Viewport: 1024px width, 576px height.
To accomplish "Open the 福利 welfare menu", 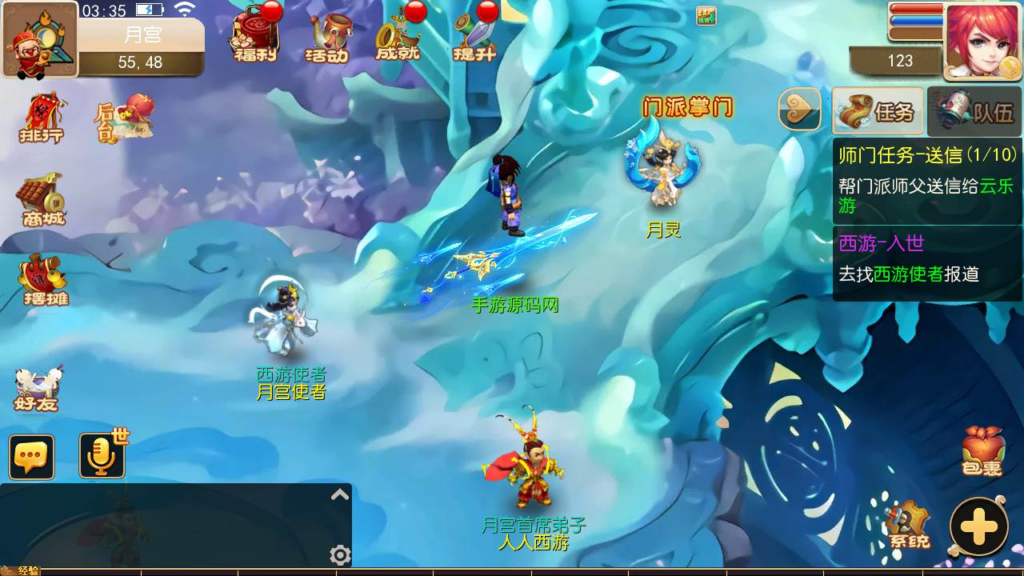I will pyautogui.click(x=254, y=35).
